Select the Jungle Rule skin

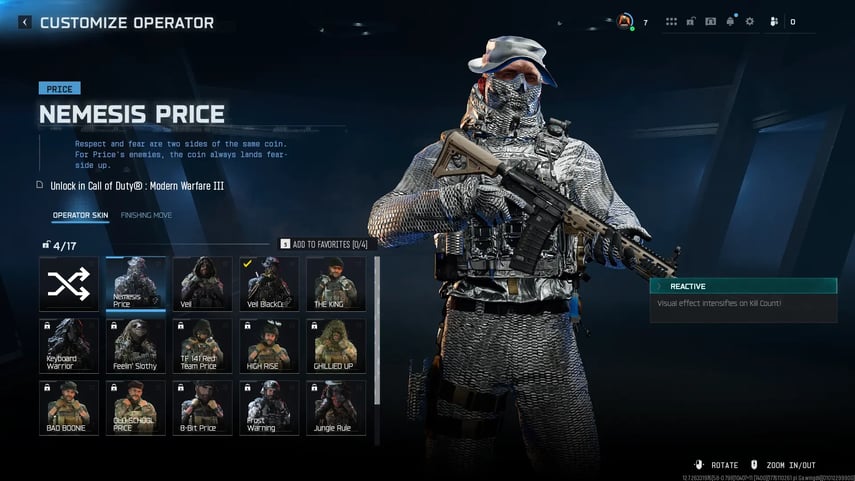point(335,408)
